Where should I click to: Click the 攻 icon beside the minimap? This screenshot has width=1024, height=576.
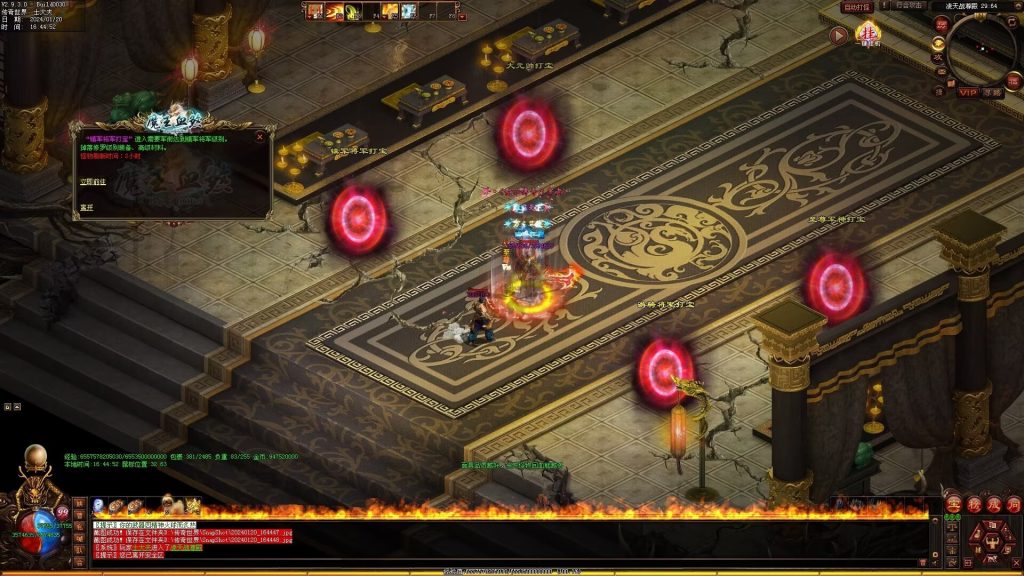tap(938, 59)
